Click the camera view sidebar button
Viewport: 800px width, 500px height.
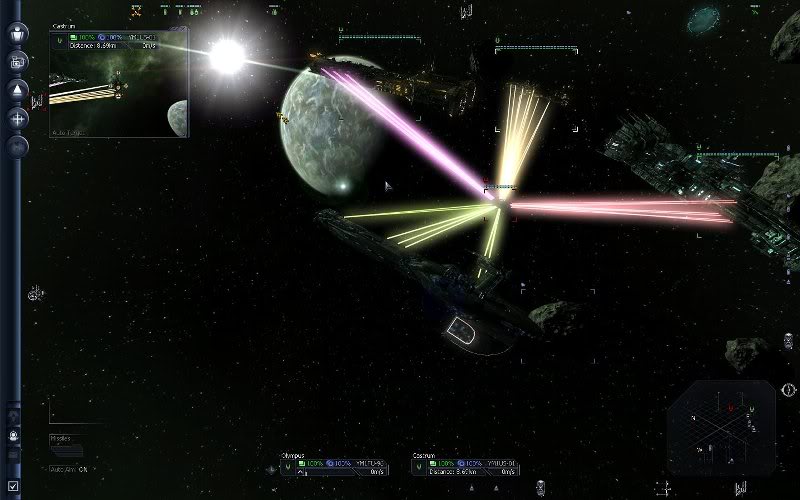tap(18, 62)
